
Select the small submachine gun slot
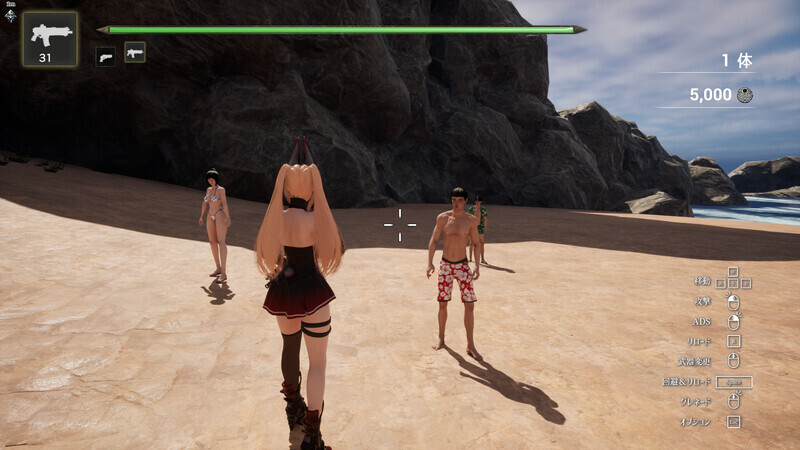135,52
